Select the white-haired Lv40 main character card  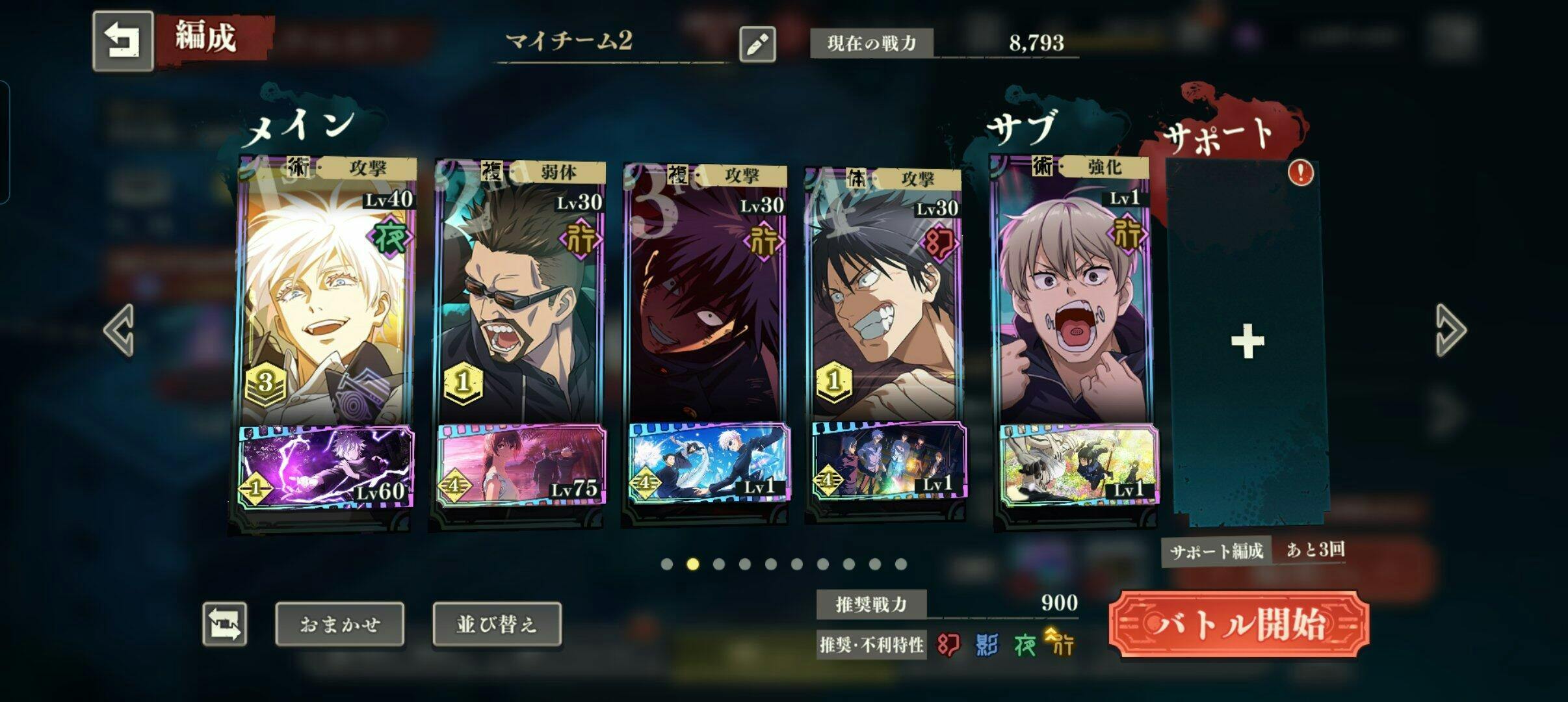point(325,299)
